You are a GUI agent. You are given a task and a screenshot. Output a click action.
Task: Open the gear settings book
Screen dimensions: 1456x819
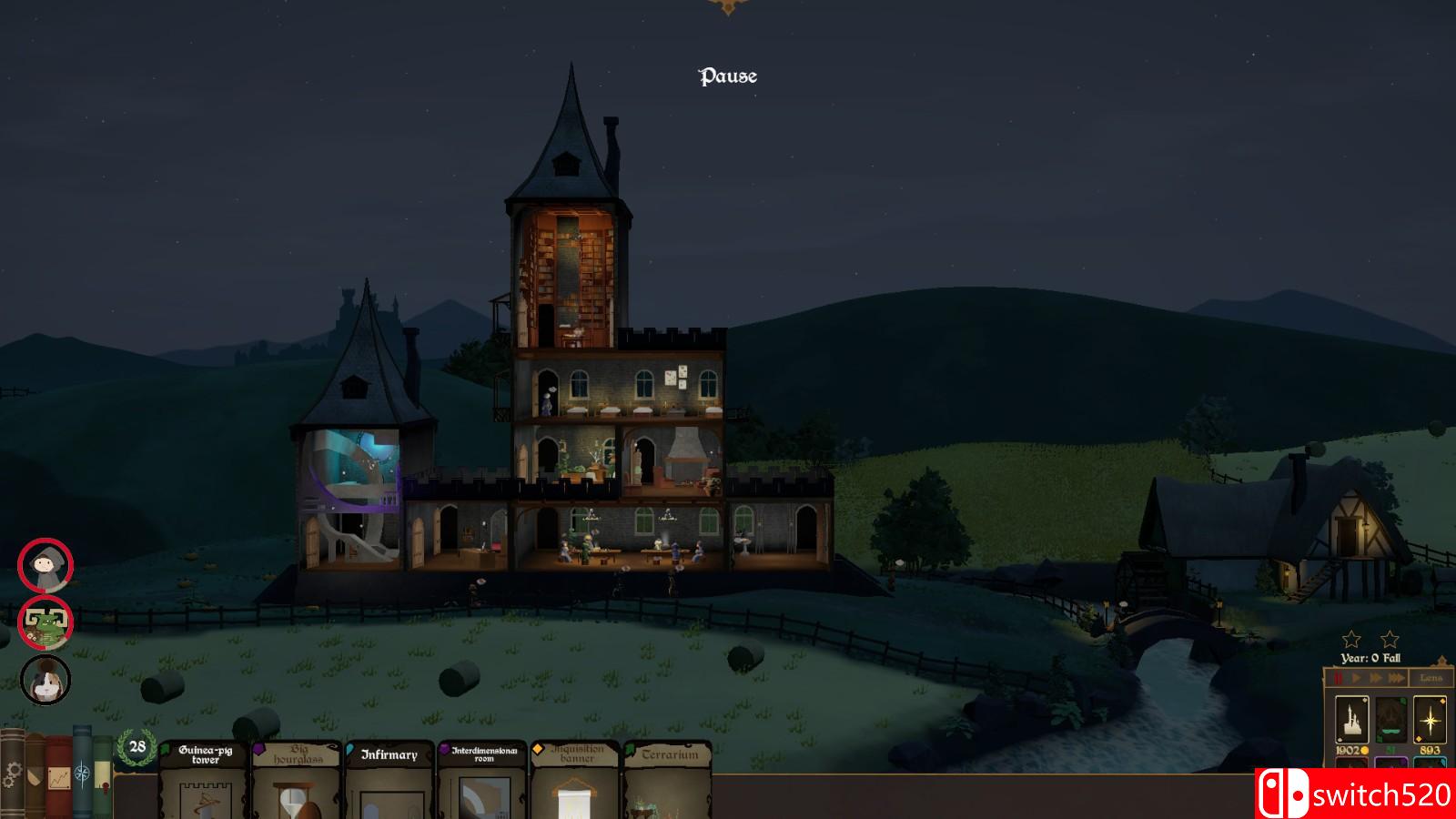click(x=12, y=775)
